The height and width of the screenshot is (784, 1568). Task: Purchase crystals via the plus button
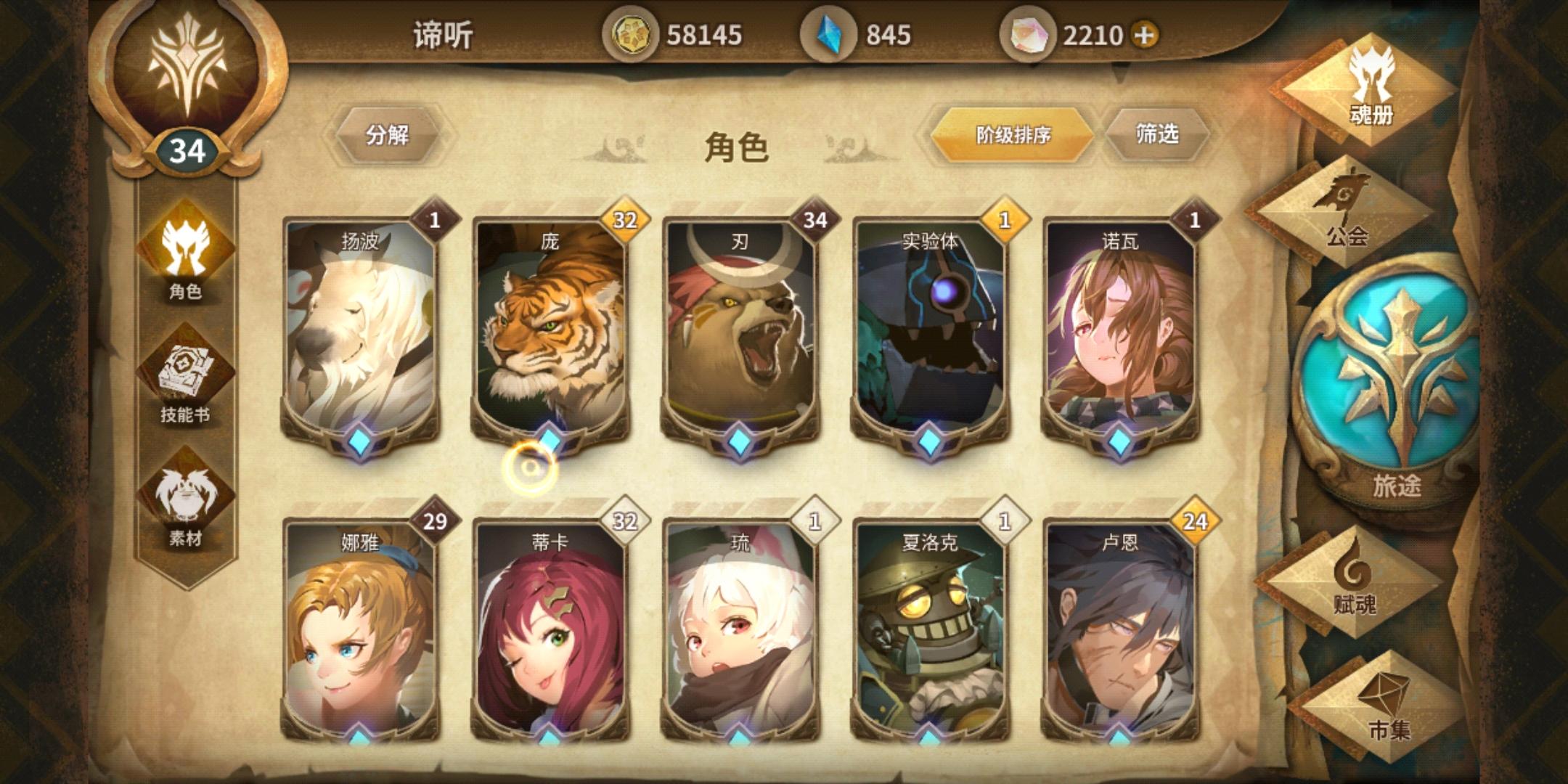1144,33
